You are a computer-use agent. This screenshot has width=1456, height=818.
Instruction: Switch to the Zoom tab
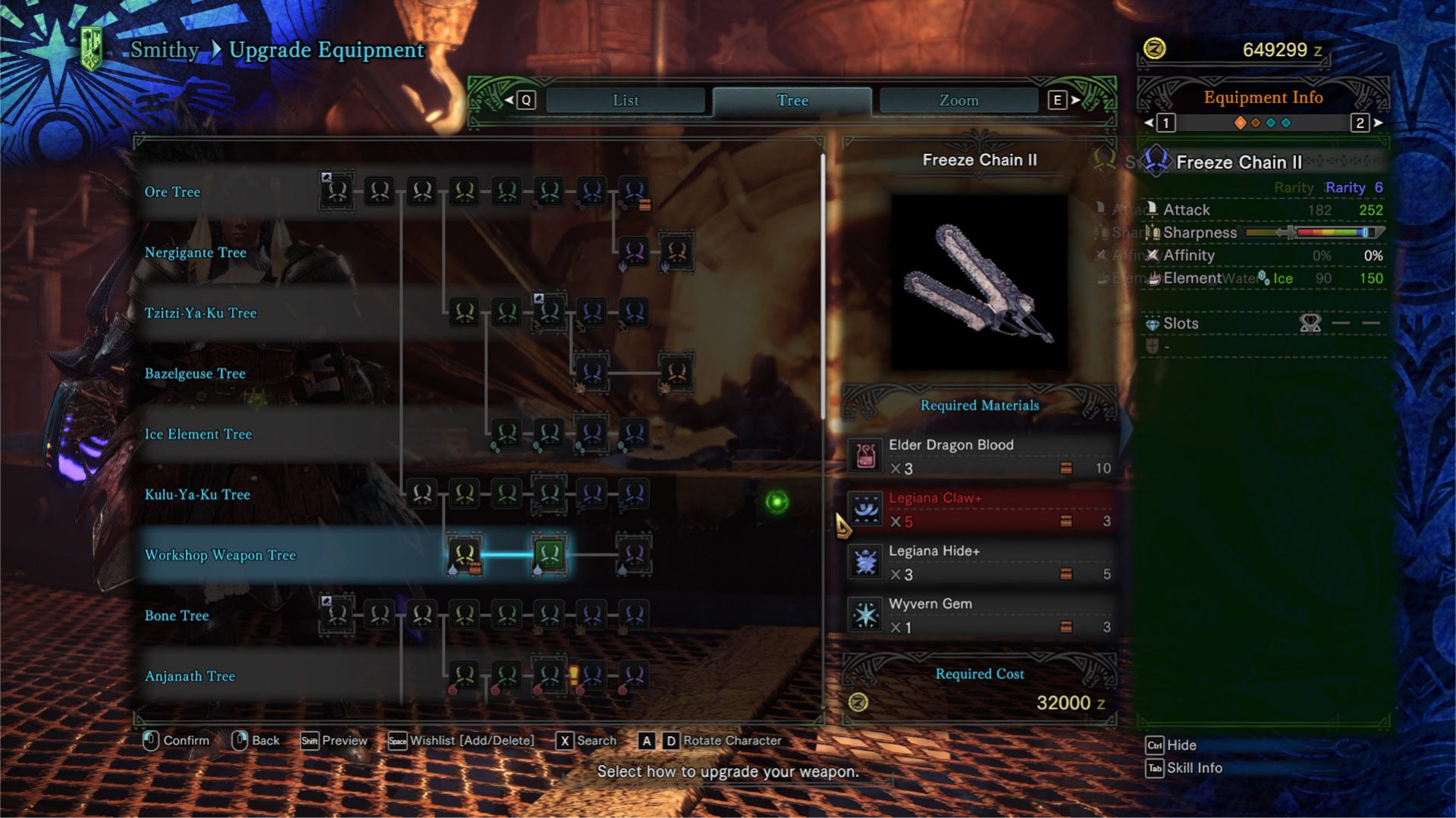tap(958, 99)
